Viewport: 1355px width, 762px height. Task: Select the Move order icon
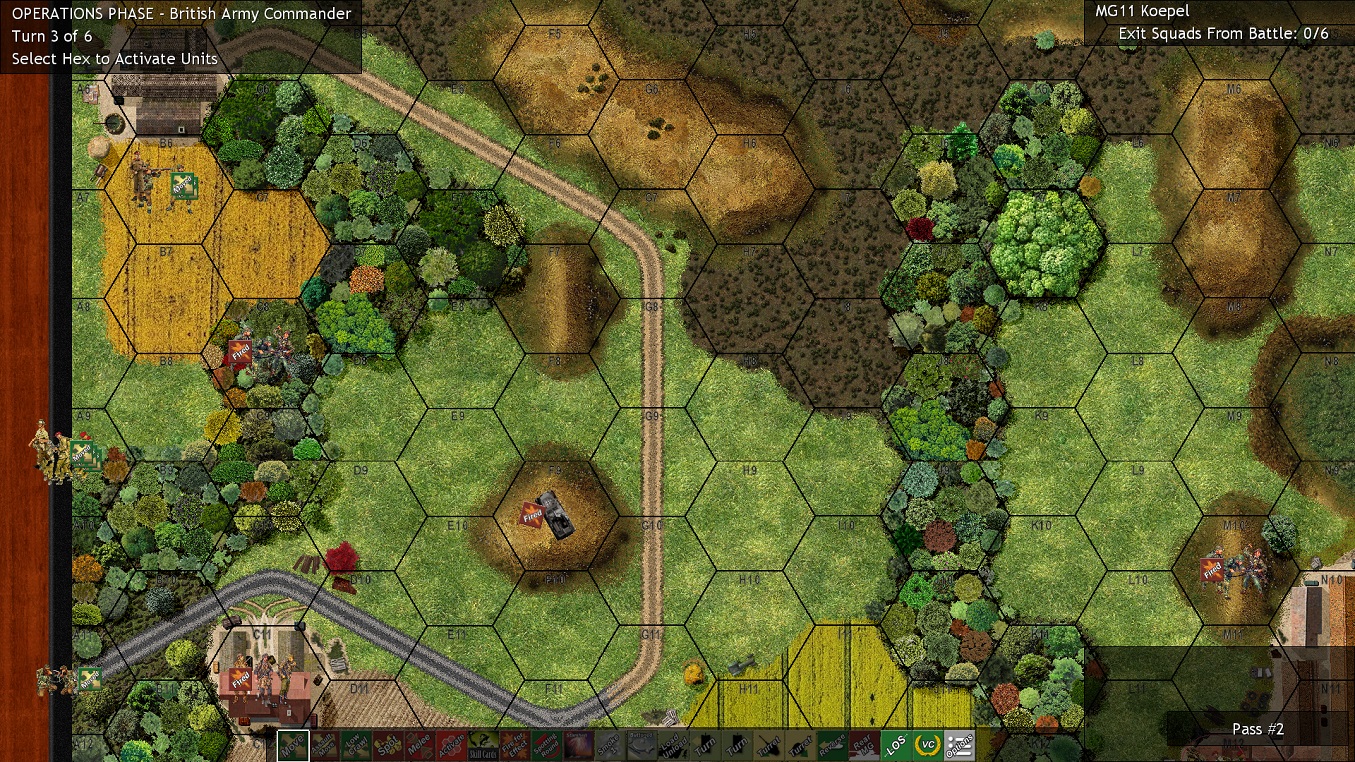pyautogui.click(x=293, y=745)
